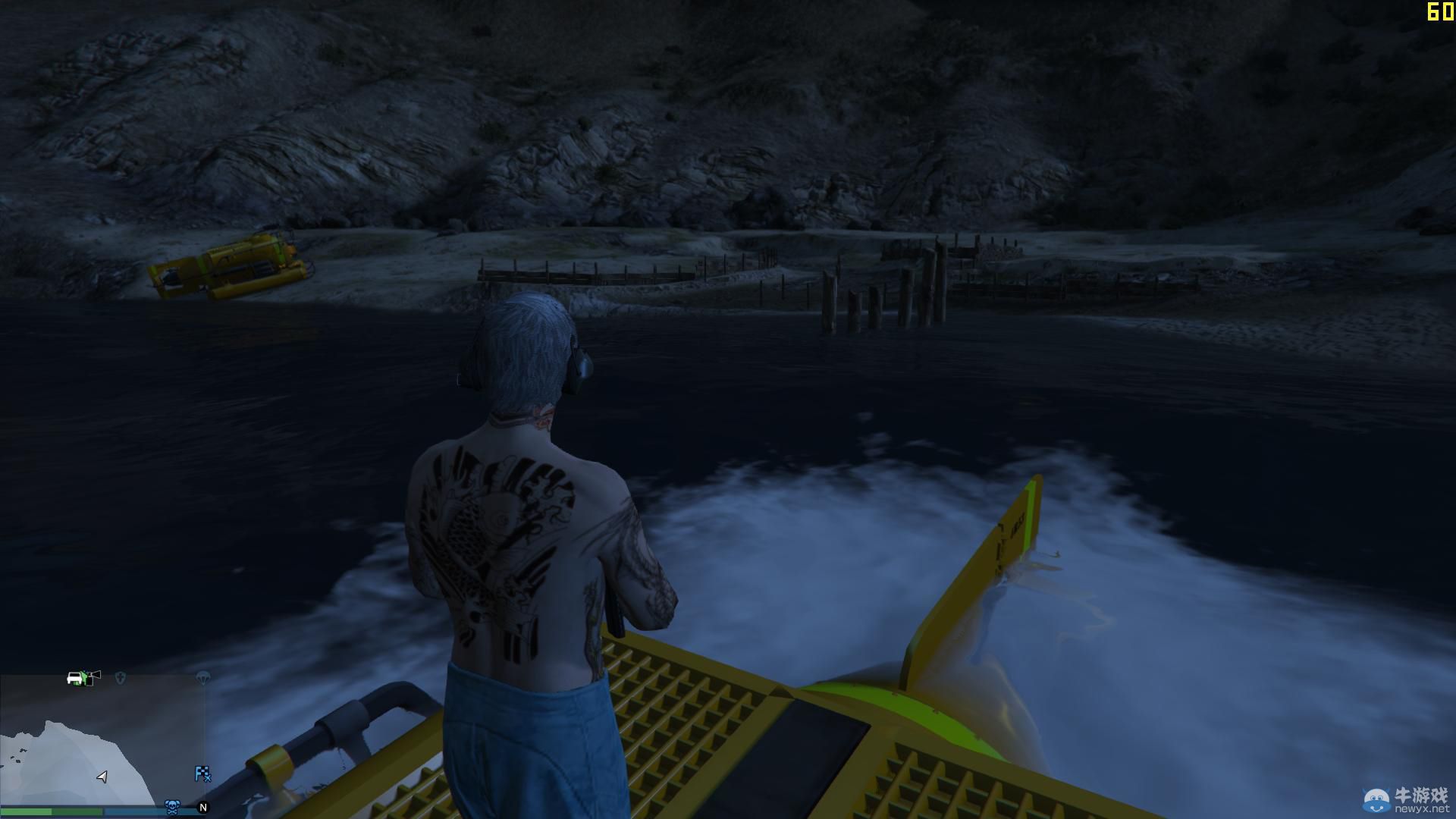Toggle the North indicator on the minimap
Image resolution: width=1456 pixels, height=819 pixels.
(x=204, y=808)
